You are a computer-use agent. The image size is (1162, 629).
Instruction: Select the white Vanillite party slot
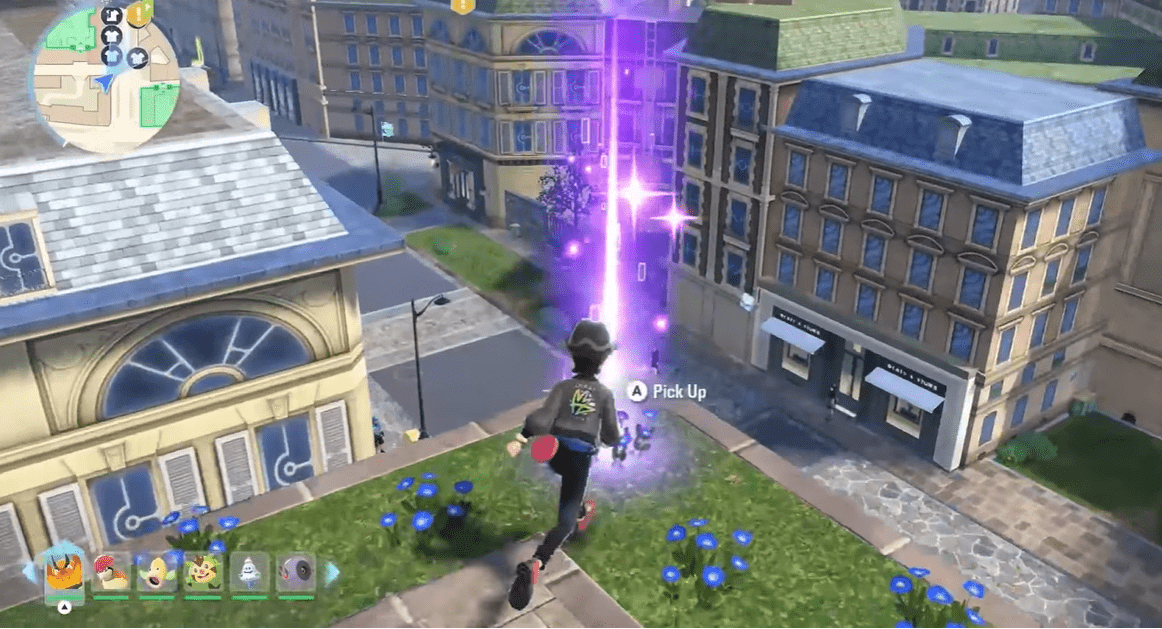(x=249, y=573)
